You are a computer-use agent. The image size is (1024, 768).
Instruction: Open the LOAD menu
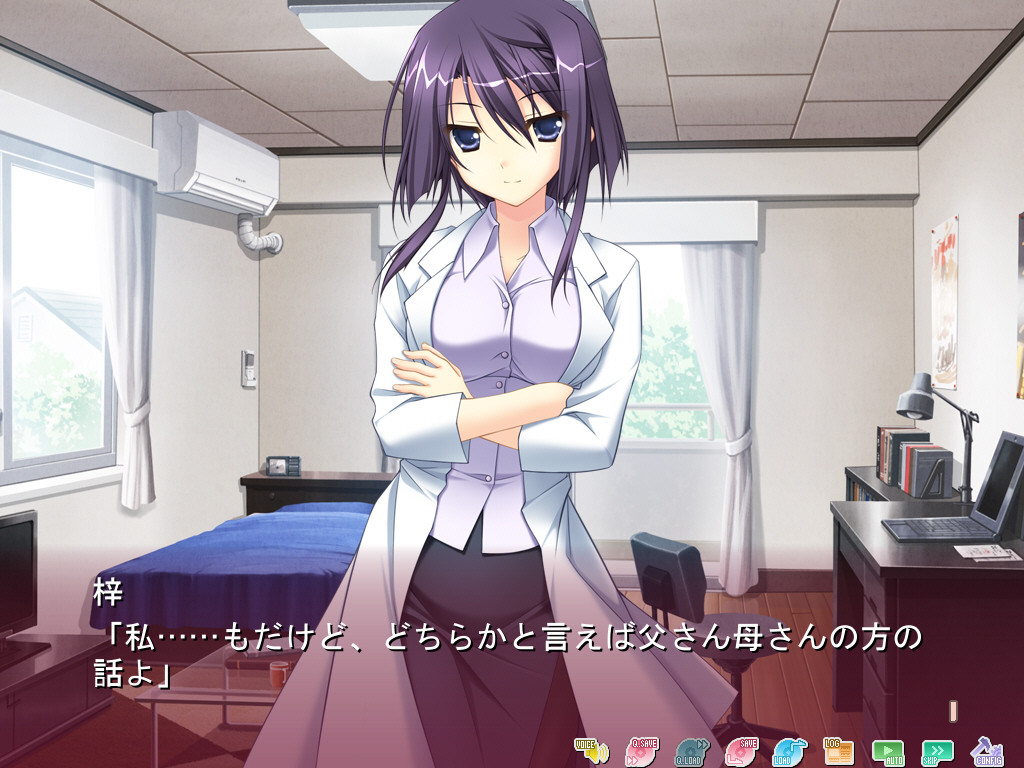[789, 750]
